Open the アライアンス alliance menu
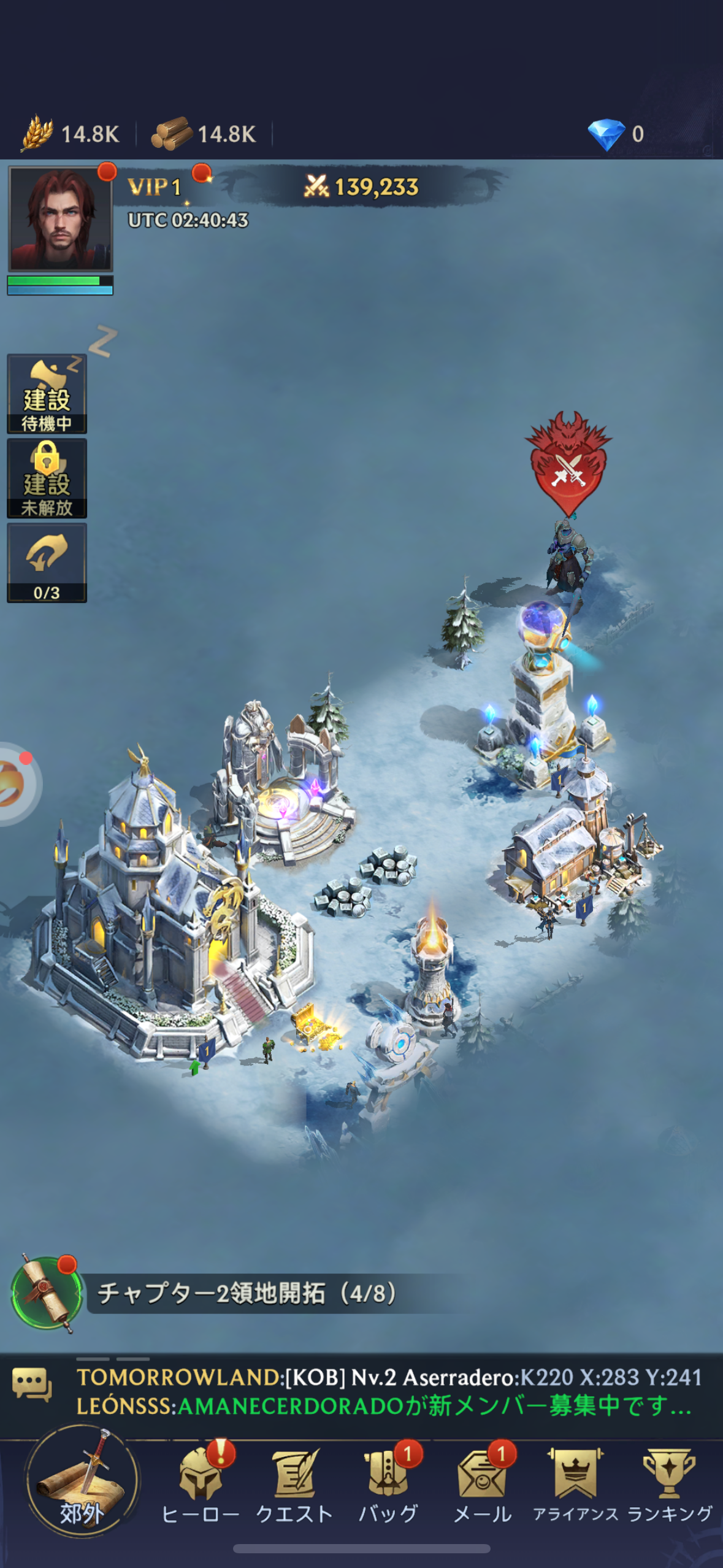723x1568 pixels. 575,1485
